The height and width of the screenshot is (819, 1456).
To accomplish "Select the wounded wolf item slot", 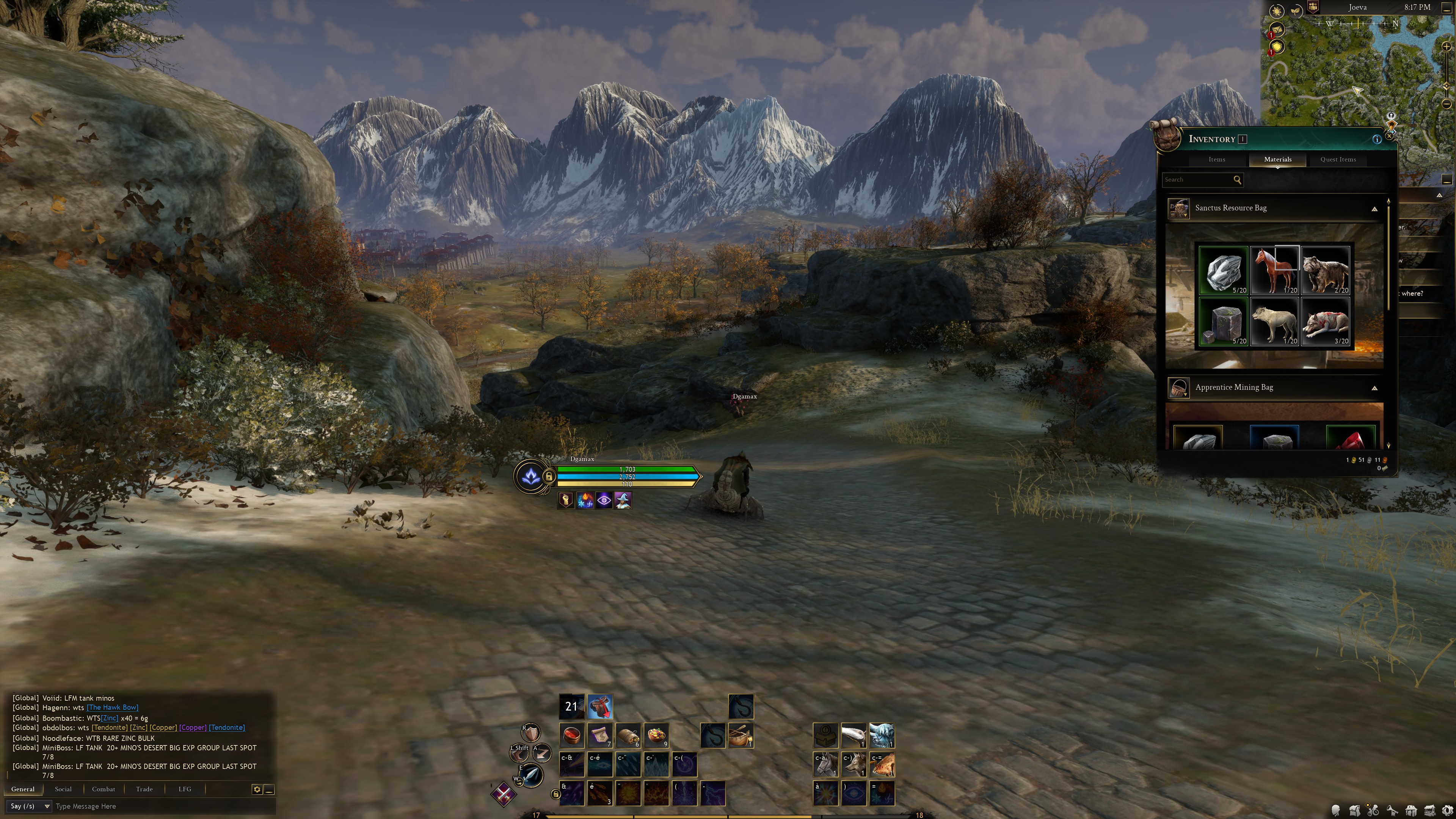I will (1325, 321).
